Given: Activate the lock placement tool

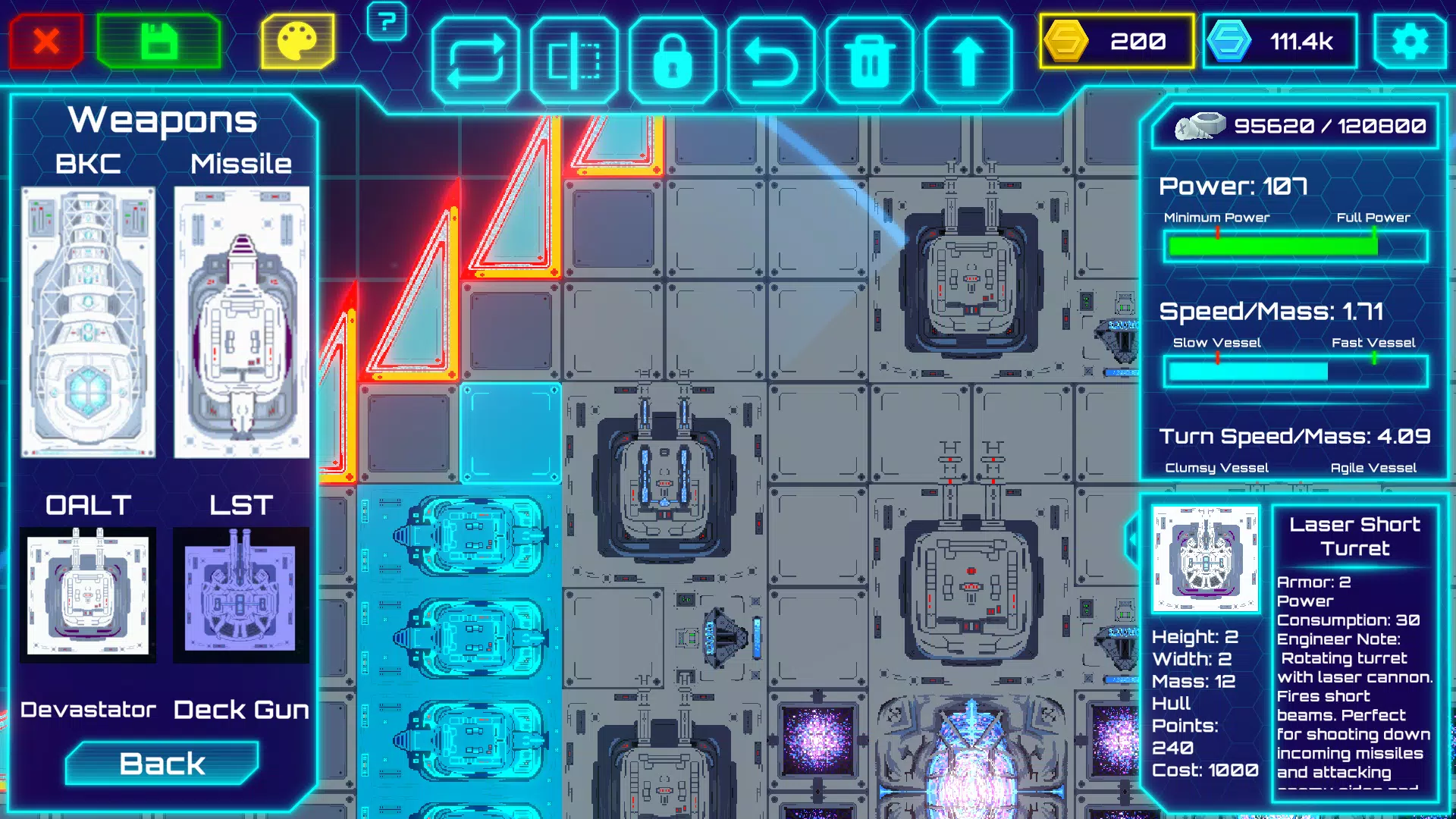Looking at the screenshot, I should coord(673,56).
